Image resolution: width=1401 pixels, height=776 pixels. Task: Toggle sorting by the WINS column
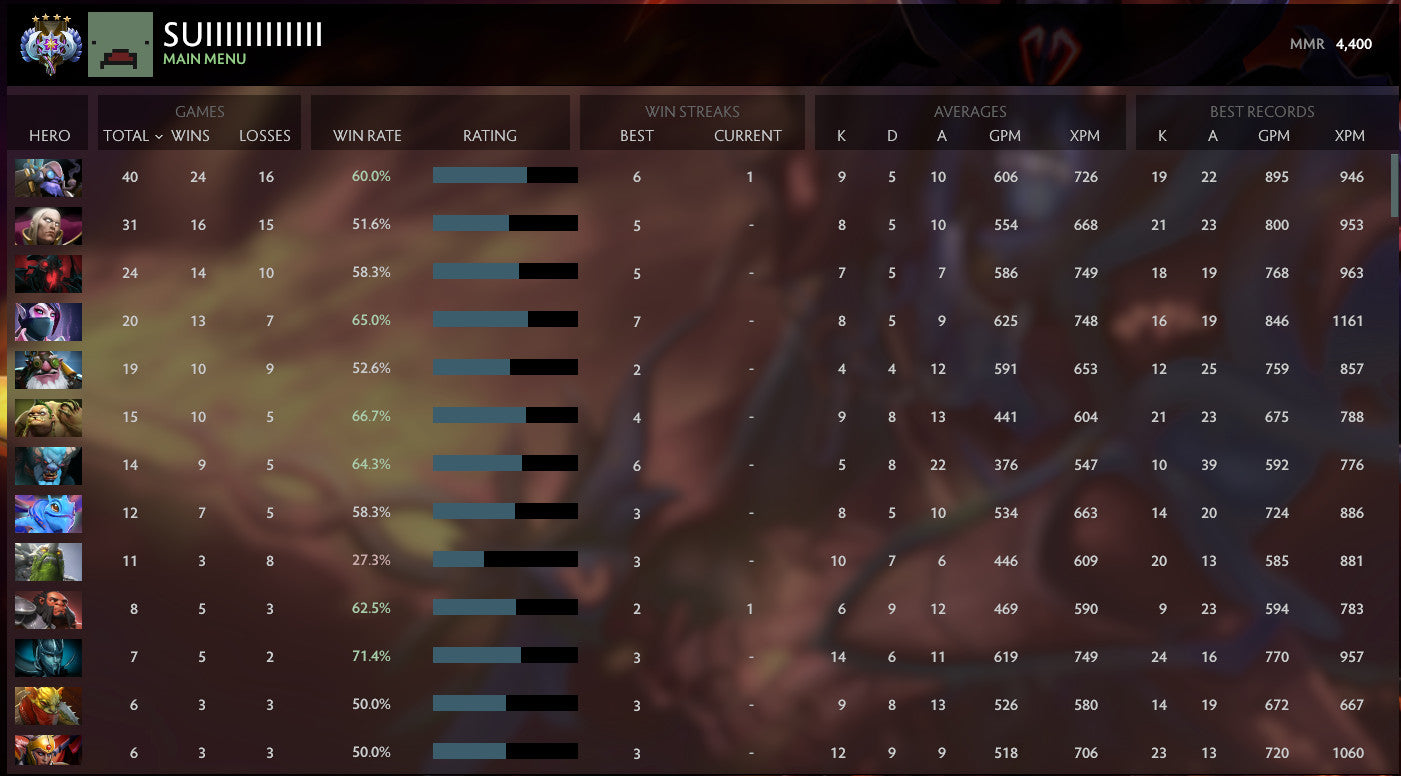pyautogui.click(x=197, y=136)
